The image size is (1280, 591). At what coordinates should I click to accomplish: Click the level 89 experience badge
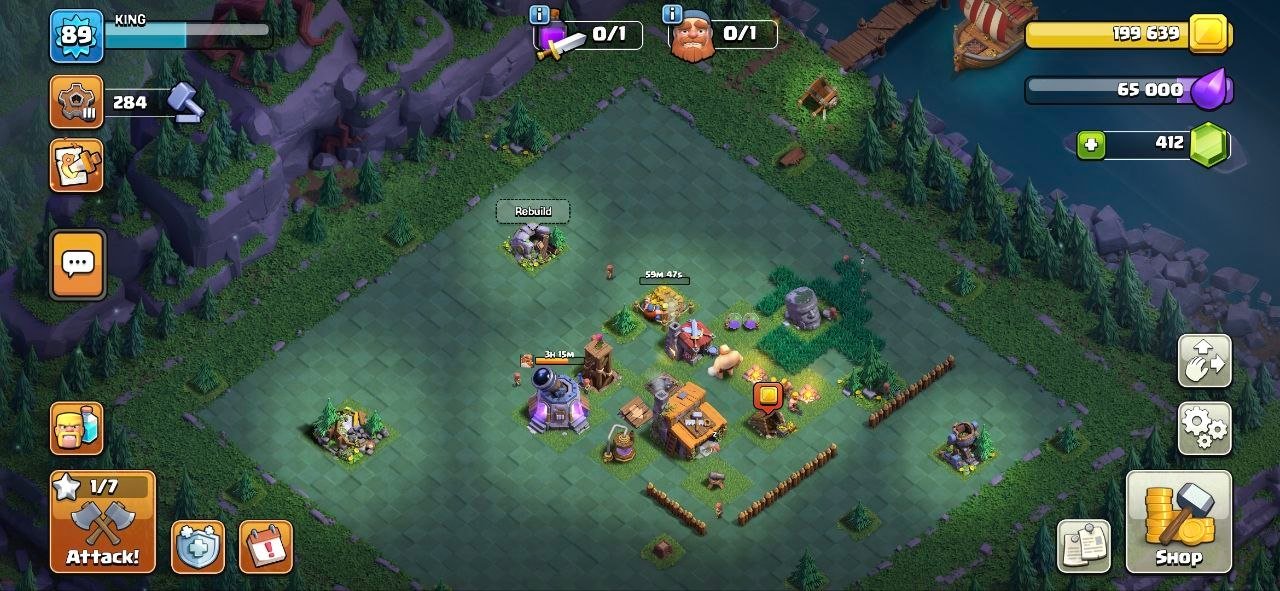76,36
